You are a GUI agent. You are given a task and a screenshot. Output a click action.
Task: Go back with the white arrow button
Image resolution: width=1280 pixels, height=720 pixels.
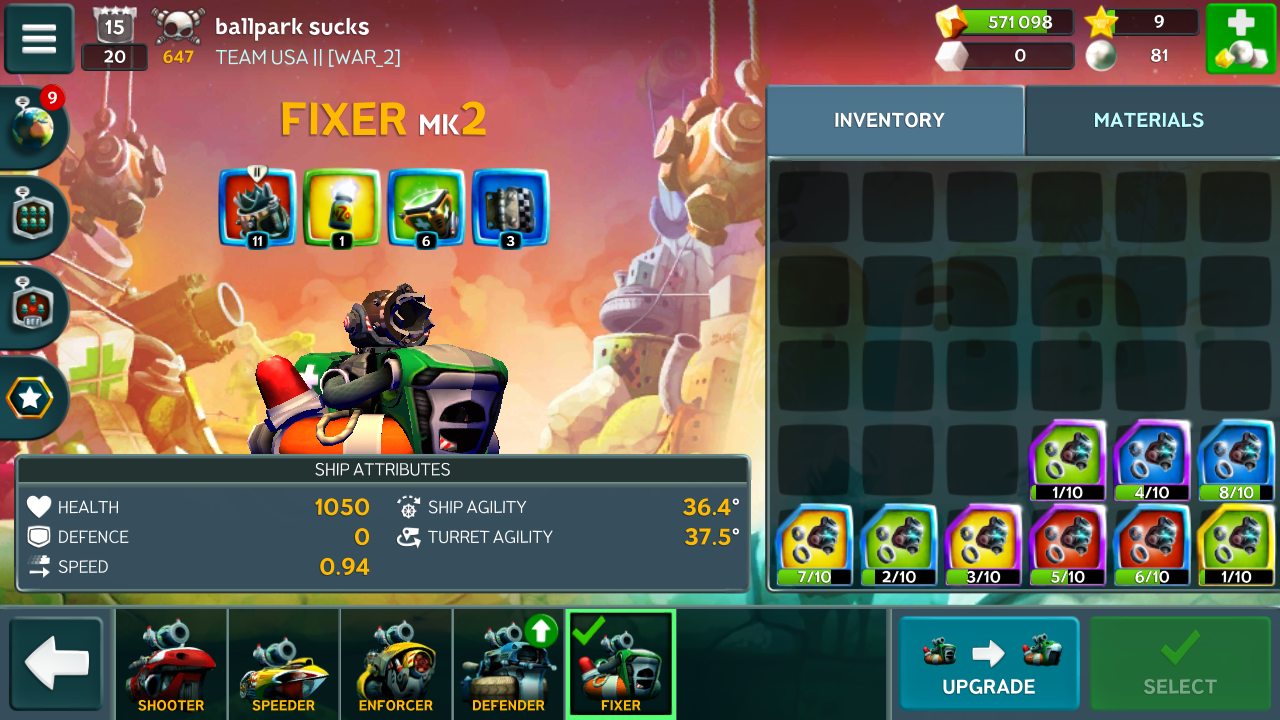pyautogui.click(x=57, y=664)
